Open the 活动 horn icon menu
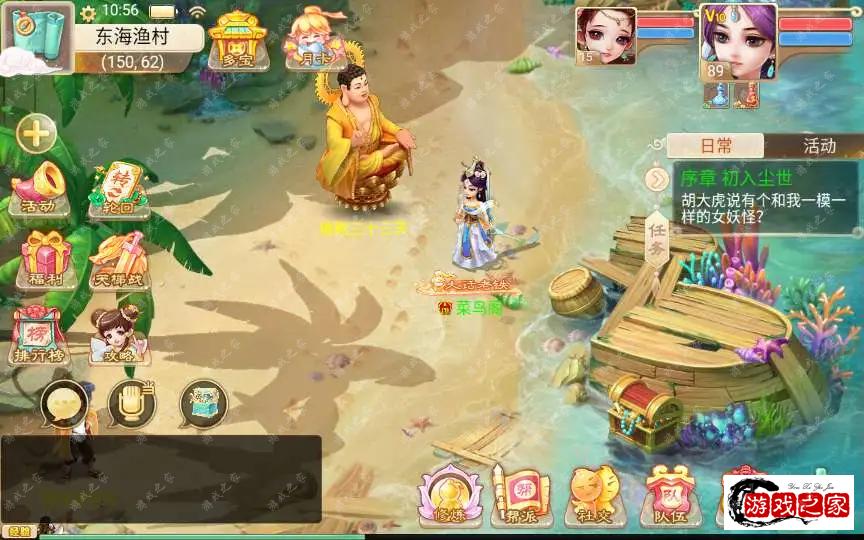Screen dimensions: 864x540 click(40, 188)
